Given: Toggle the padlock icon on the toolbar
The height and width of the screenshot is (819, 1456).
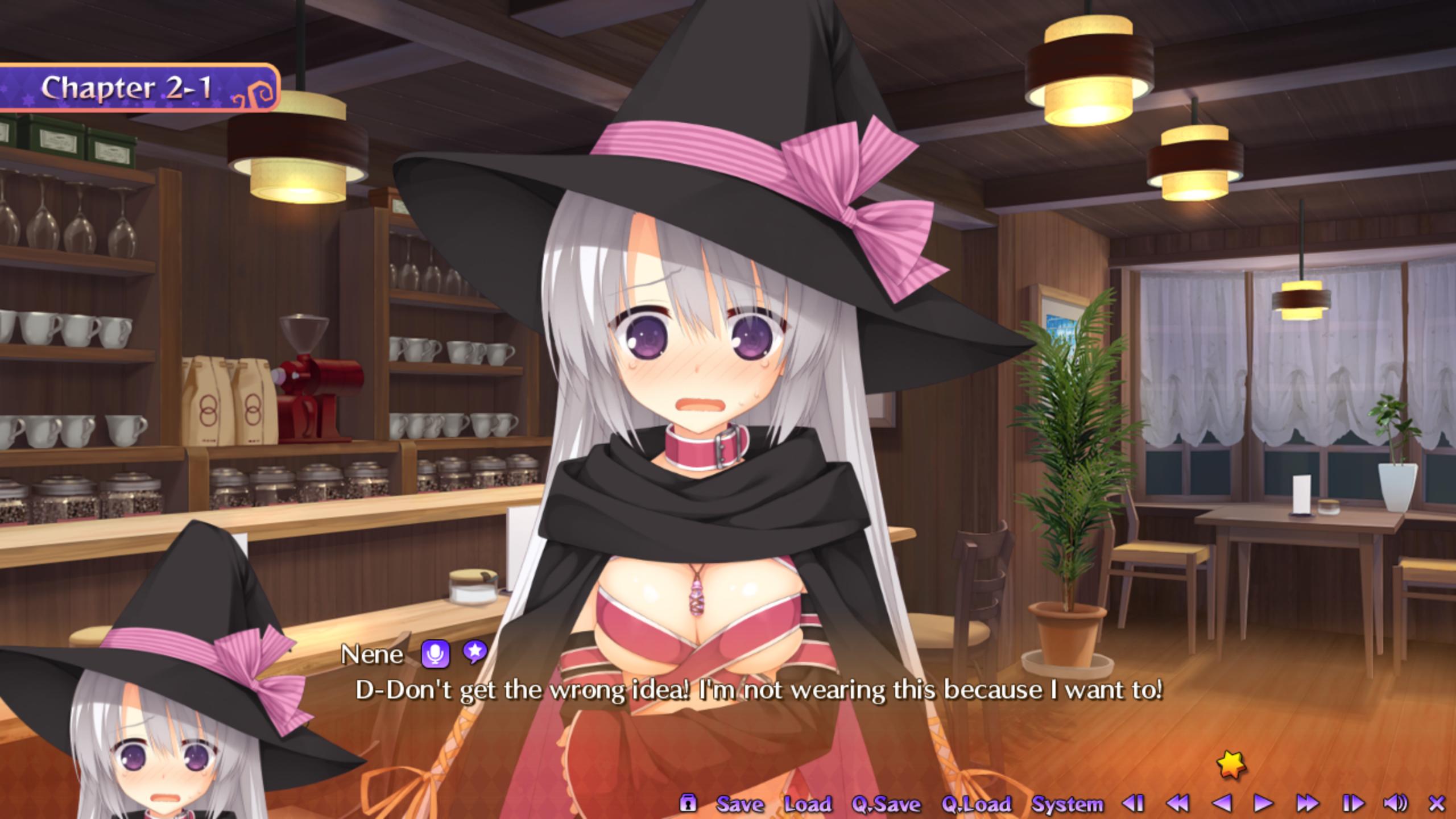Looking at the screenshot, I should pos(688,803).
